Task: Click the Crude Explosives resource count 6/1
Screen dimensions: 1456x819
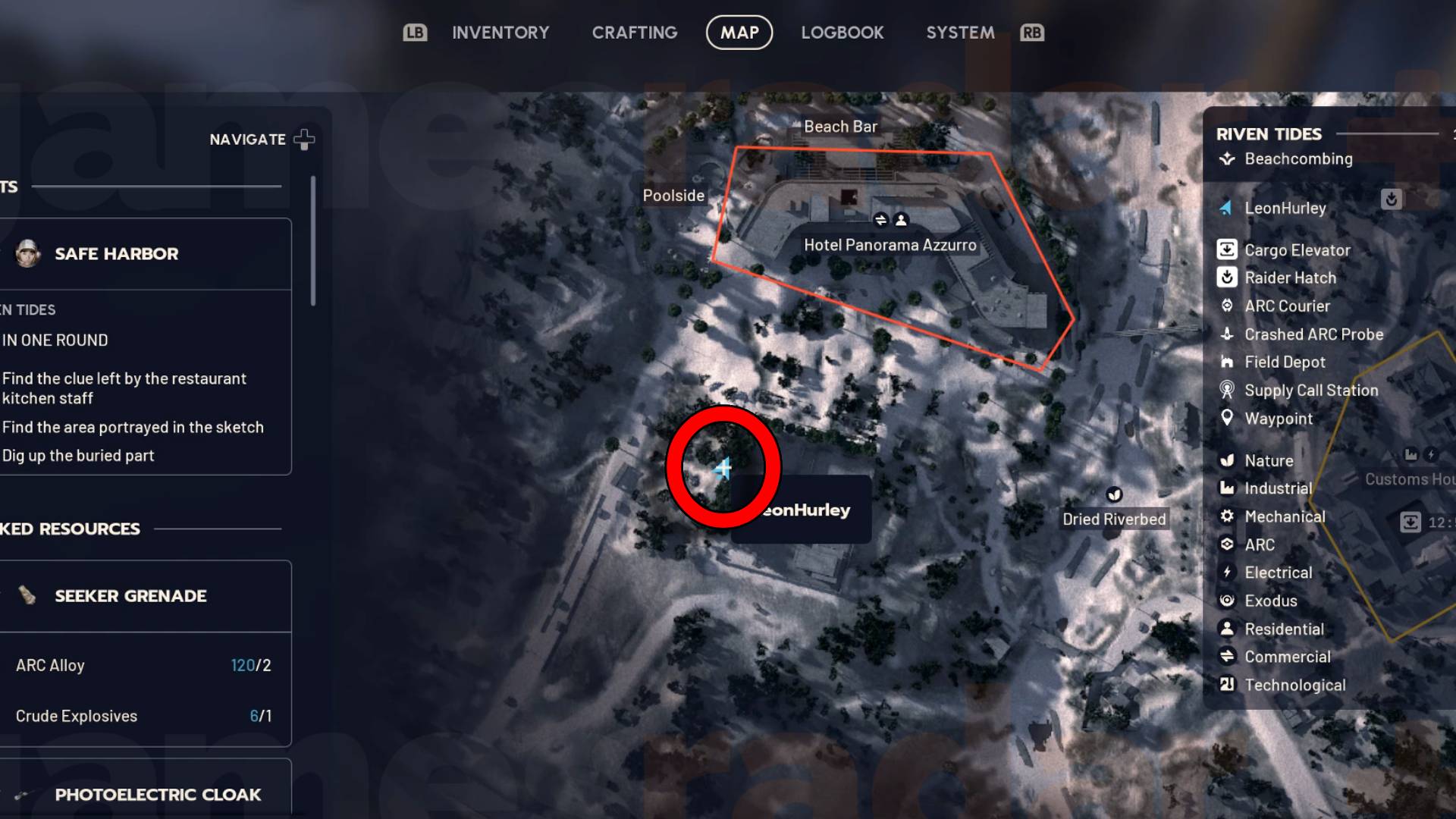Action: tap(259, 715)
